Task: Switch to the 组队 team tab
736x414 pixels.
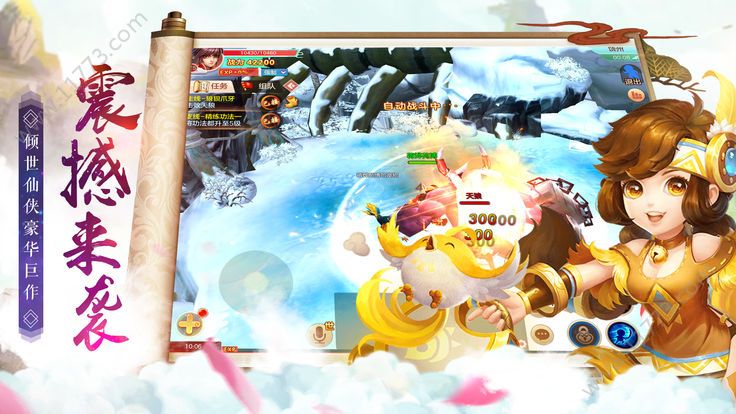Action: (263, 85)
